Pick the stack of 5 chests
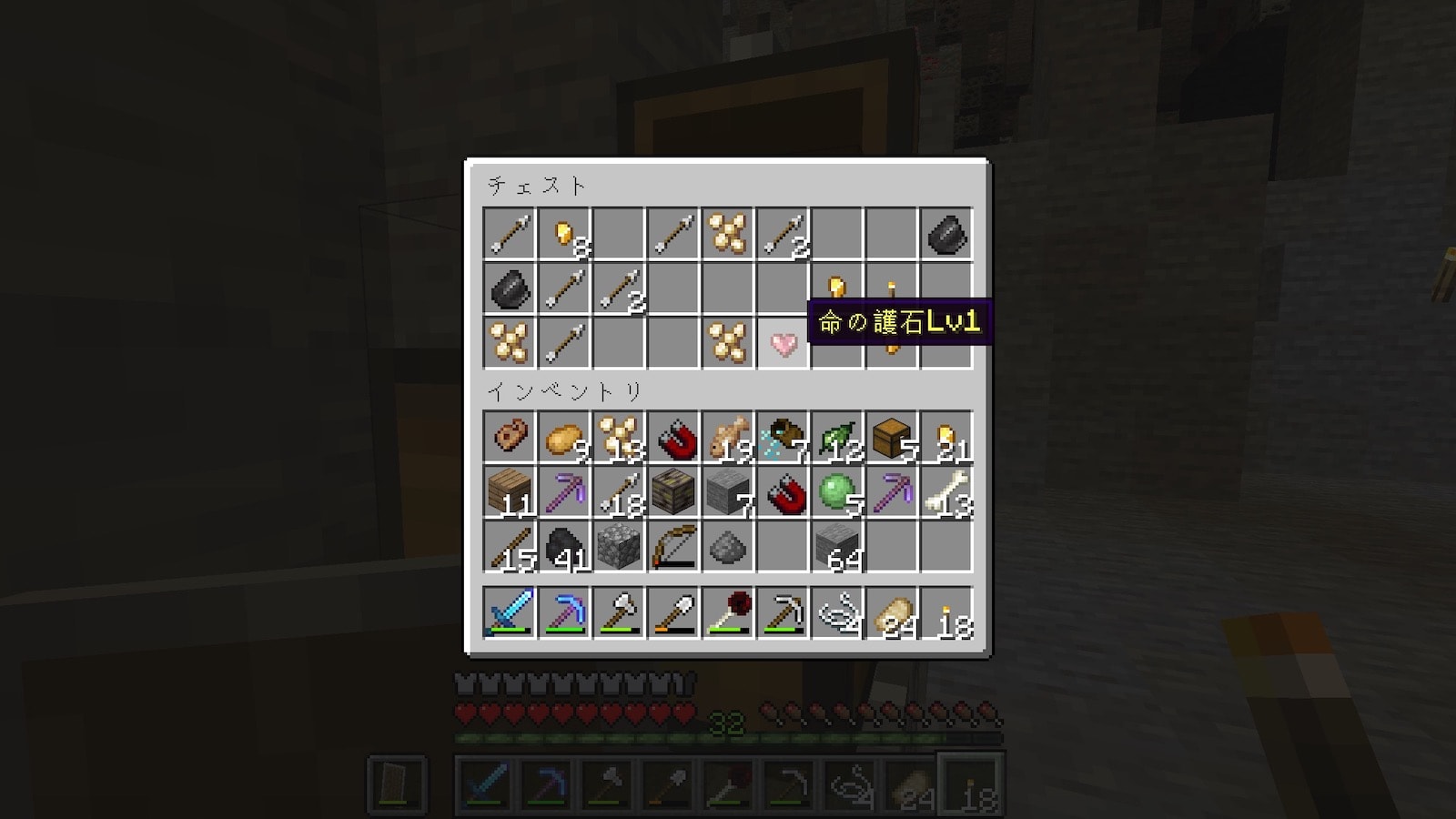The image size is (1456, 819). pyautogui.click(x=892, y=438)
